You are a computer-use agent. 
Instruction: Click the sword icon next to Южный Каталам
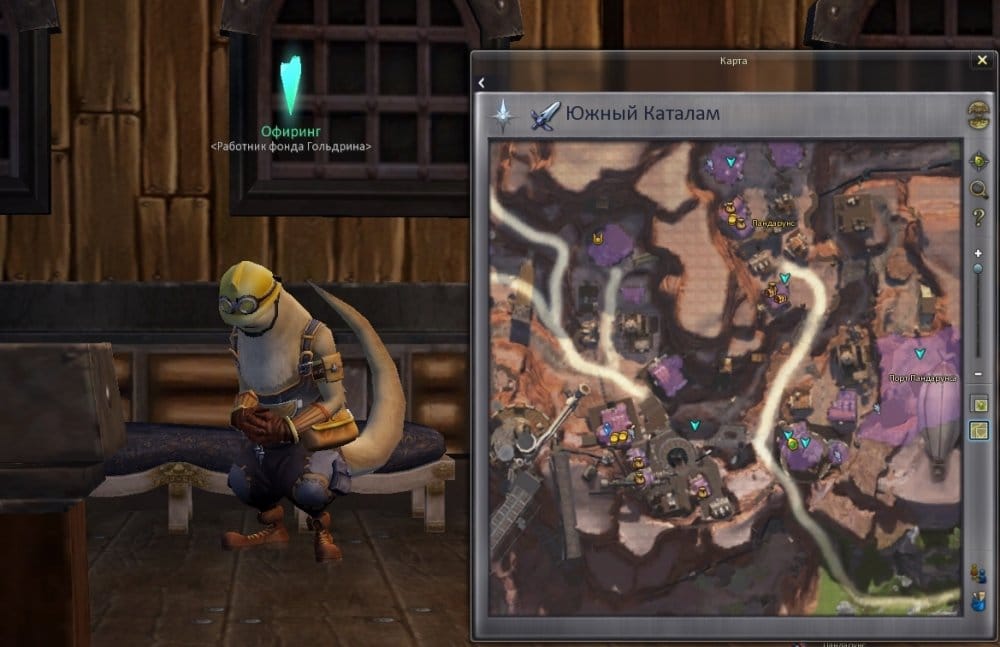[545, 116]
